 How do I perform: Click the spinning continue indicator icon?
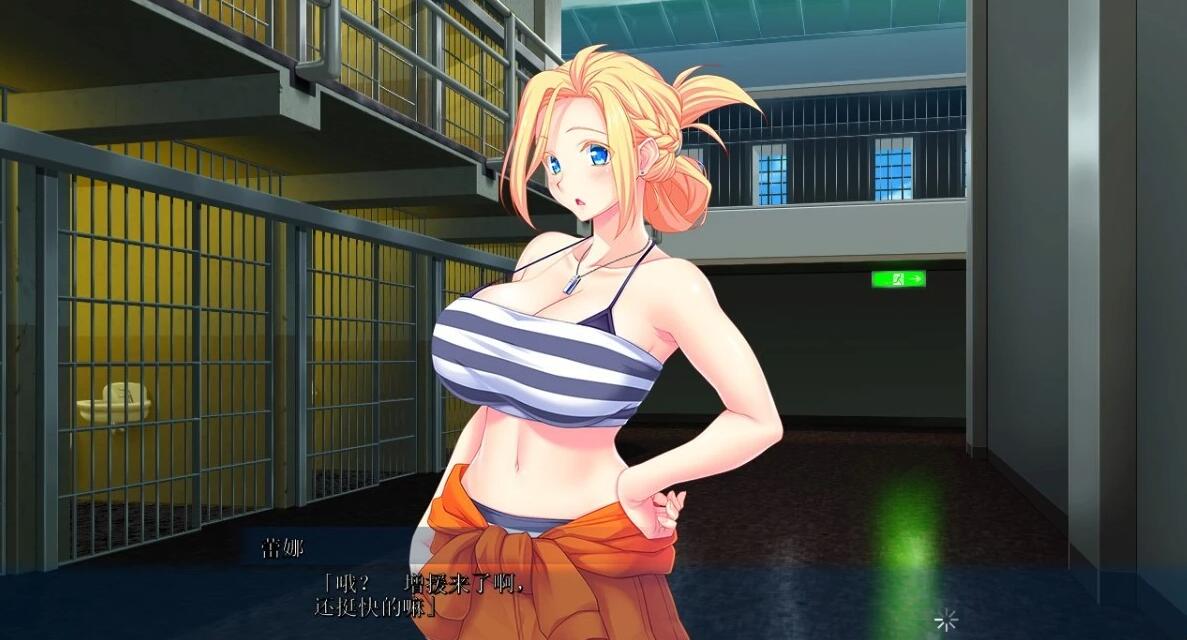tap(945, 620)
